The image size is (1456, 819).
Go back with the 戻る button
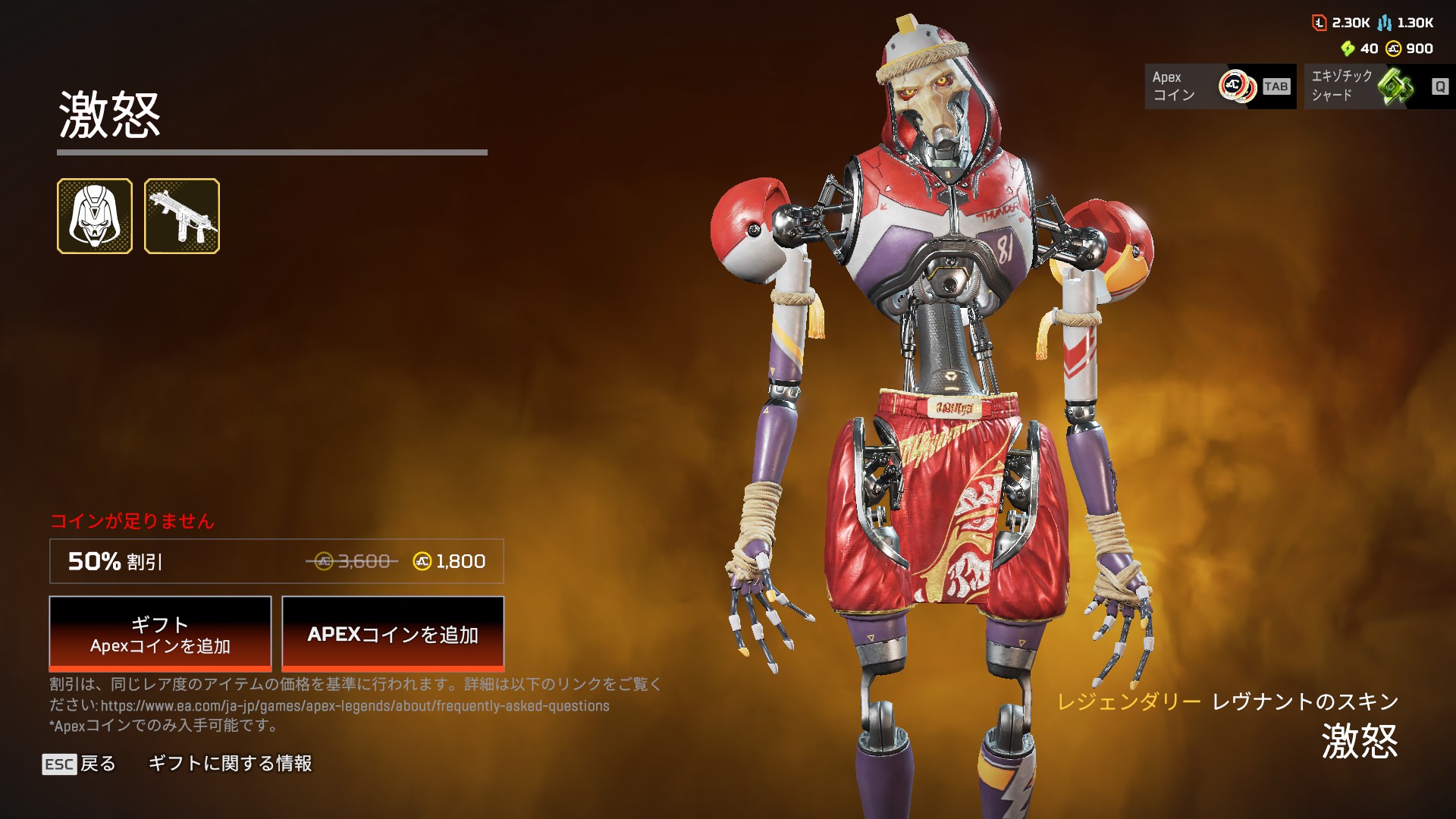click(80, 764)
